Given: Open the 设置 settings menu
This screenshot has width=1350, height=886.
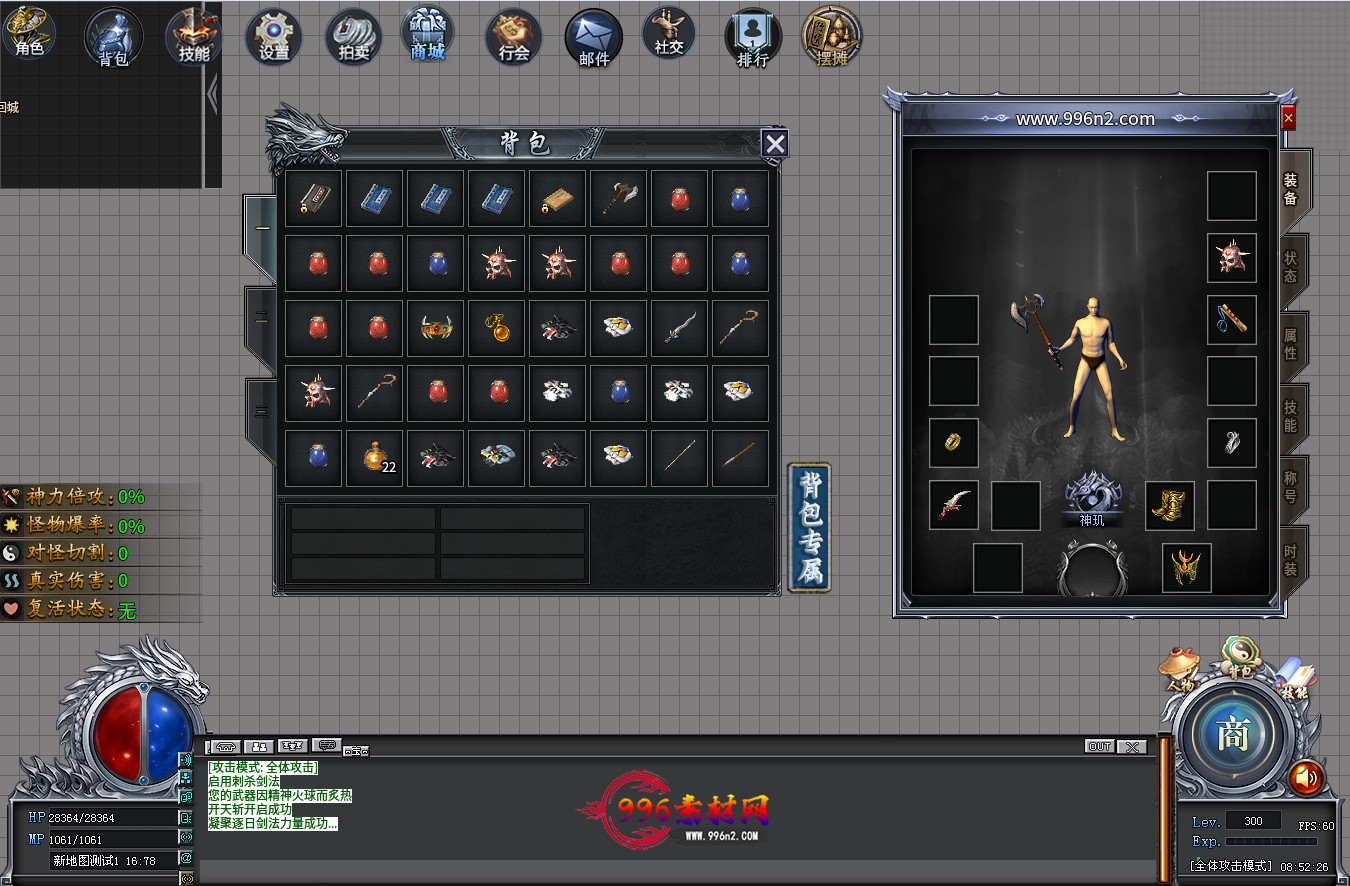Looking at the screenshot, I should tap(273, 37).
